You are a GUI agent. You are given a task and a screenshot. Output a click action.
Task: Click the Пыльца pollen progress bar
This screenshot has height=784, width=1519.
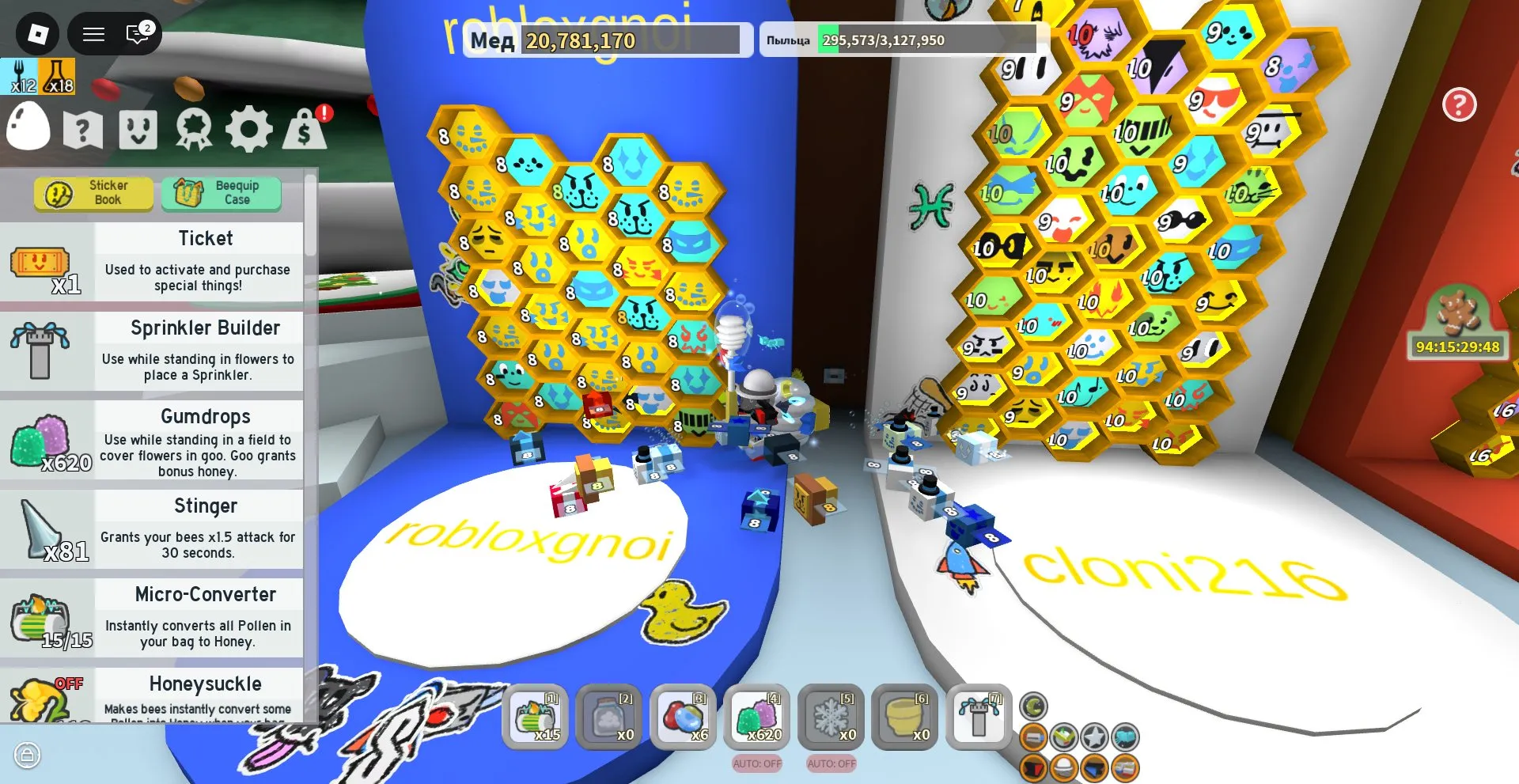coord(898,40)
